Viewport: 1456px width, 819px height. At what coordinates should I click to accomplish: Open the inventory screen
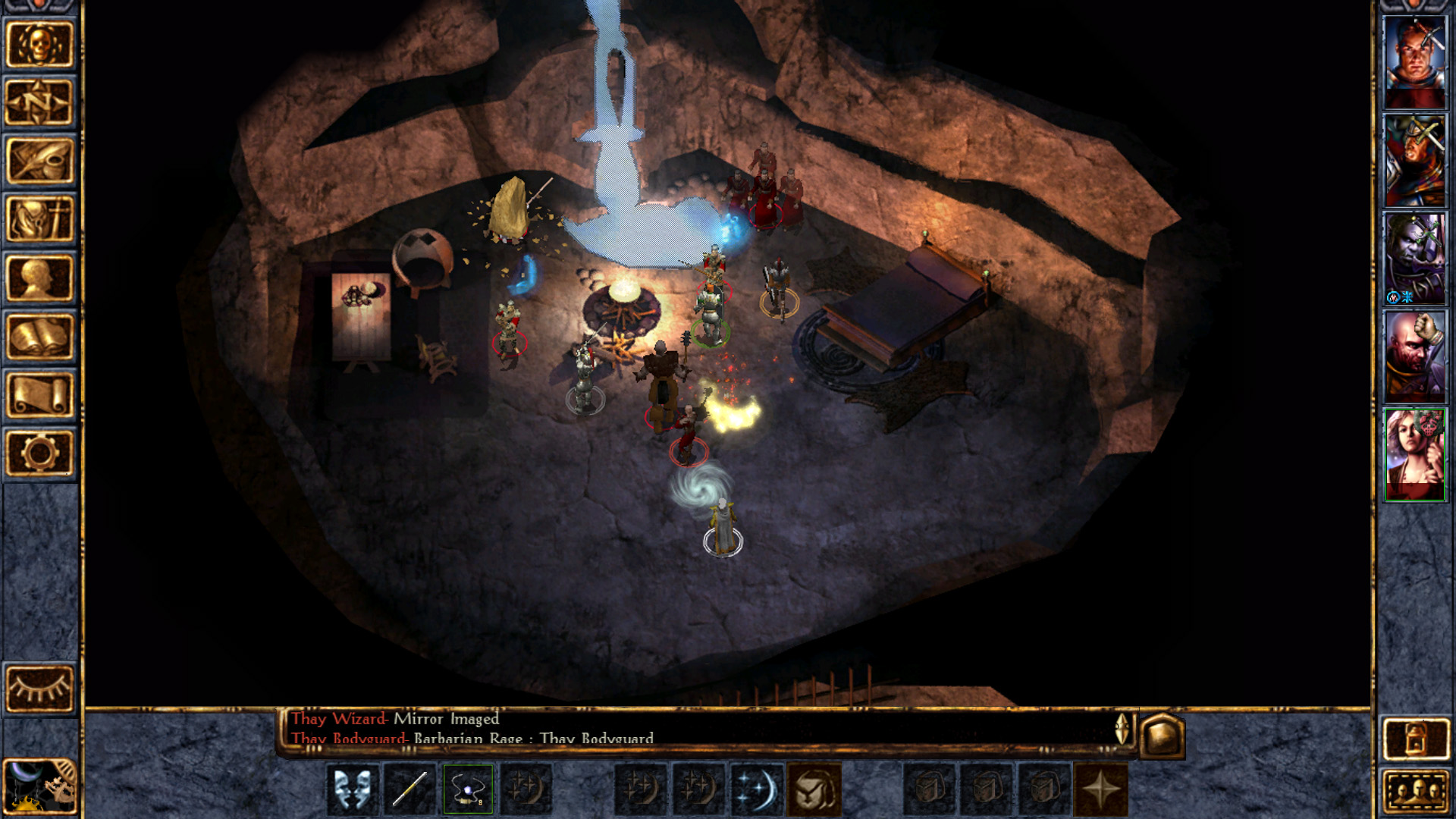[39, 219]
